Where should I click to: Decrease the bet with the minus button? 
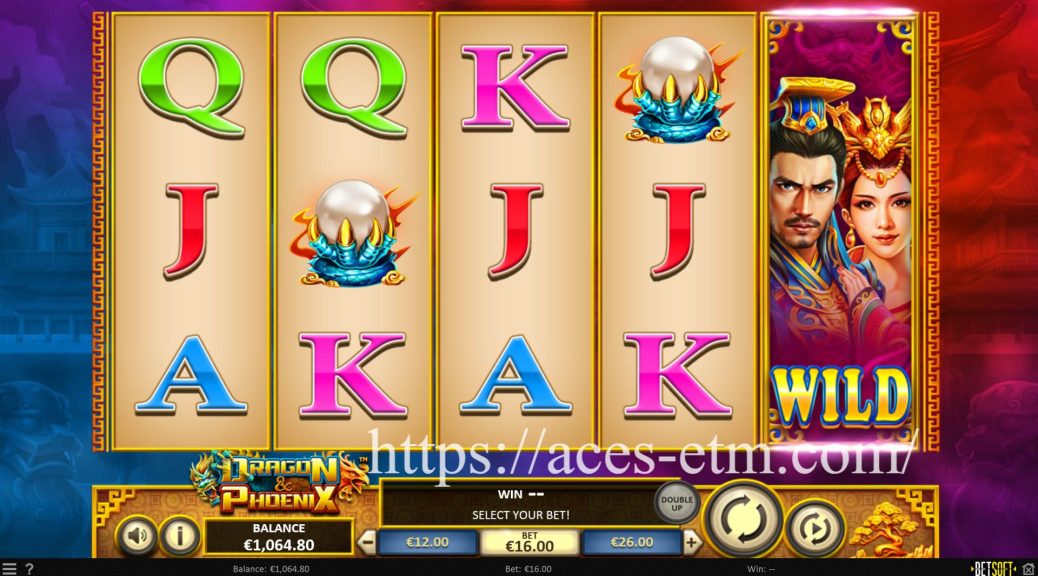367,543
